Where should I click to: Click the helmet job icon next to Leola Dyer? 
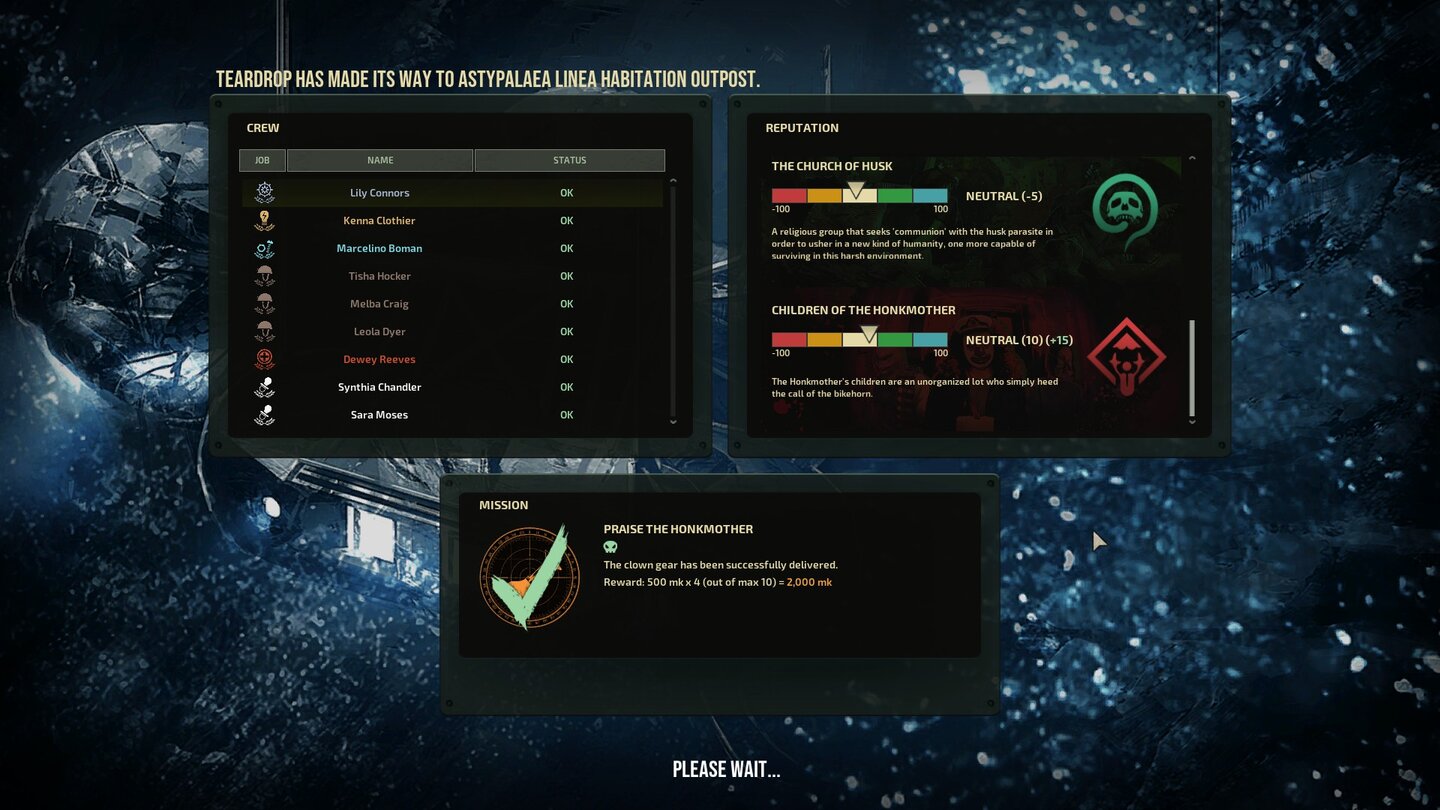click(x=264, y=330)
